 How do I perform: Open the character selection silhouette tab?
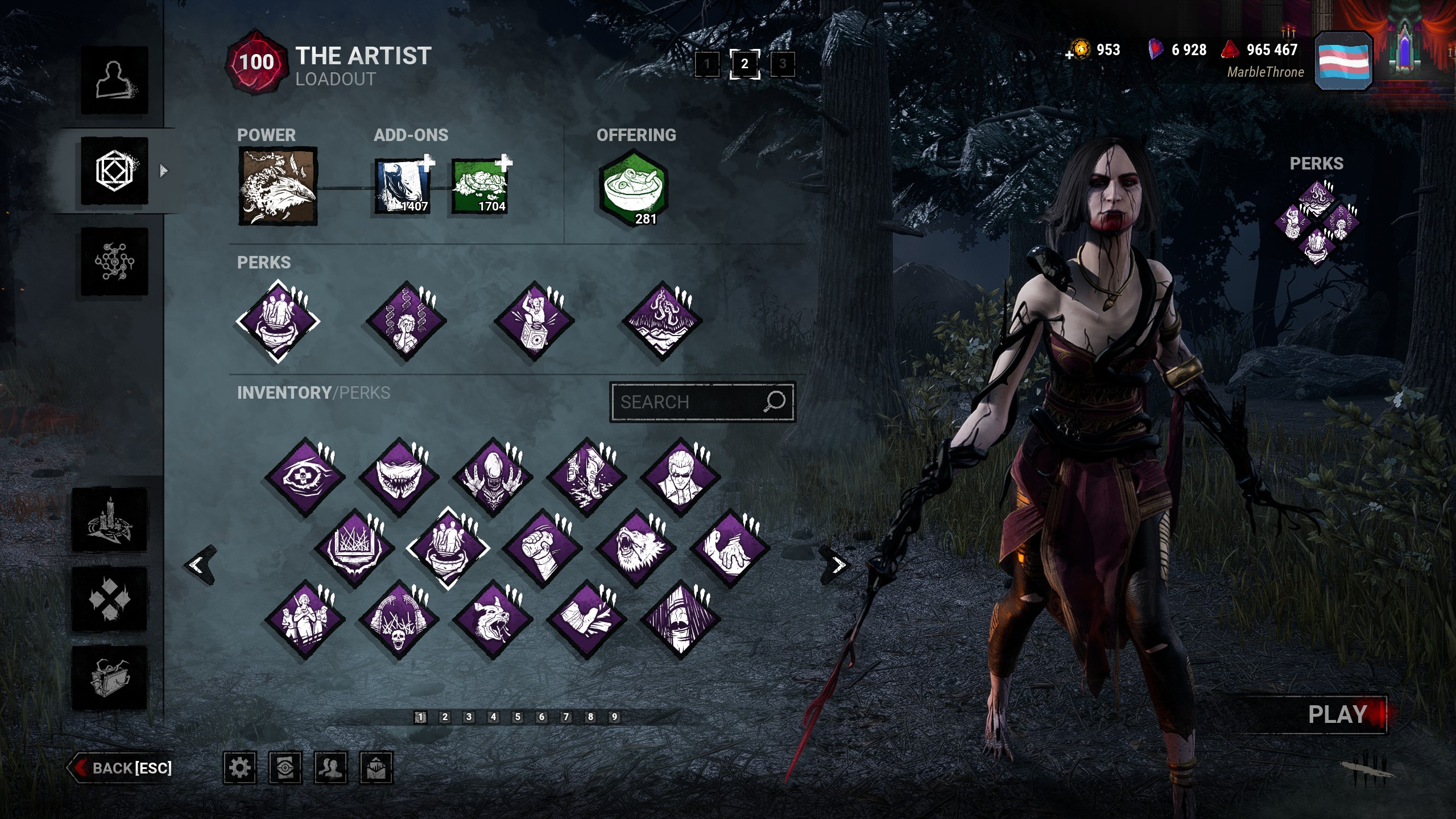tap(114, 80)
